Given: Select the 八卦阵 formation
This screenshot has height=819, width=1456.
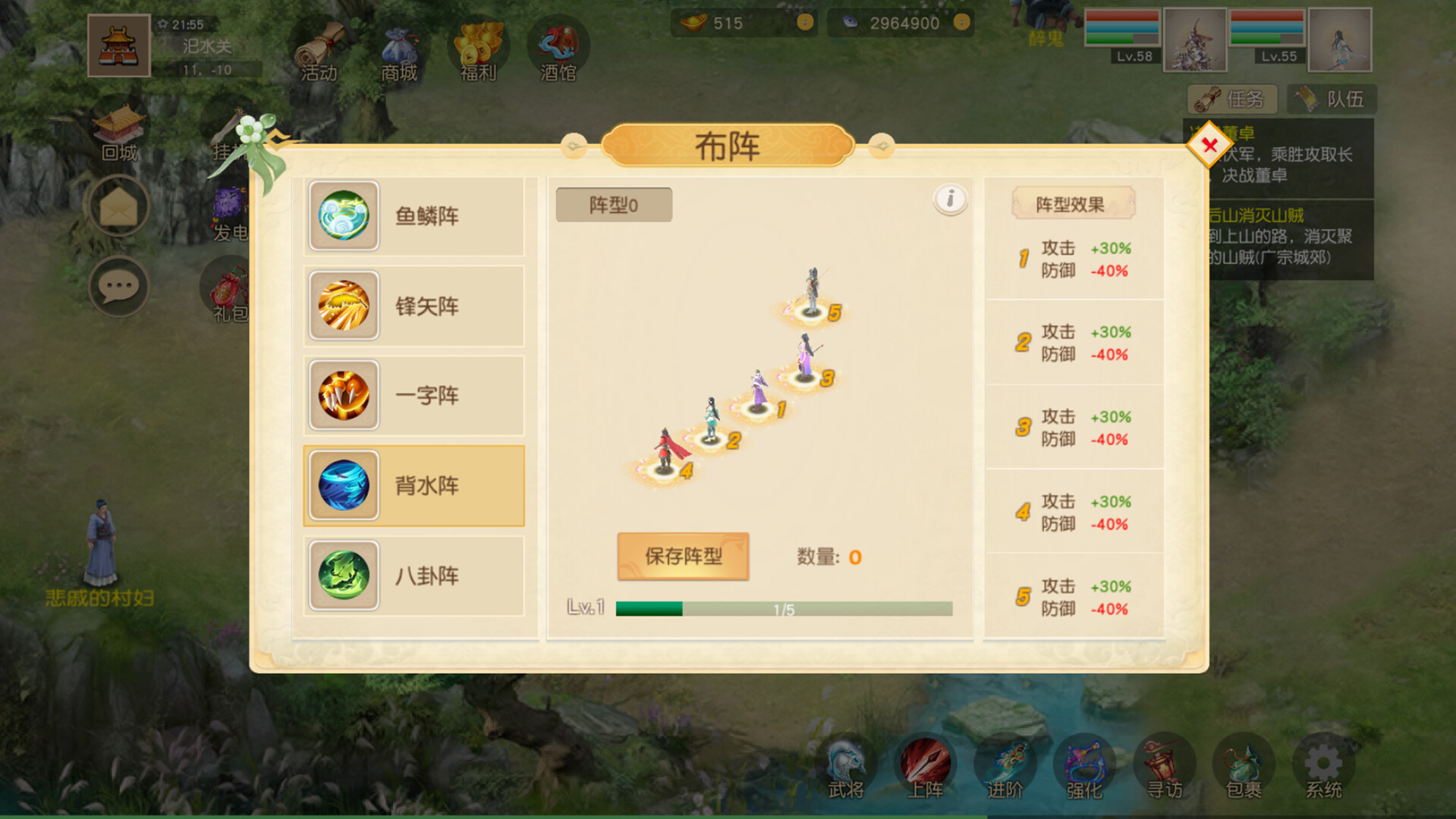Looking at the screenshot, I should [x=414, y=576].
